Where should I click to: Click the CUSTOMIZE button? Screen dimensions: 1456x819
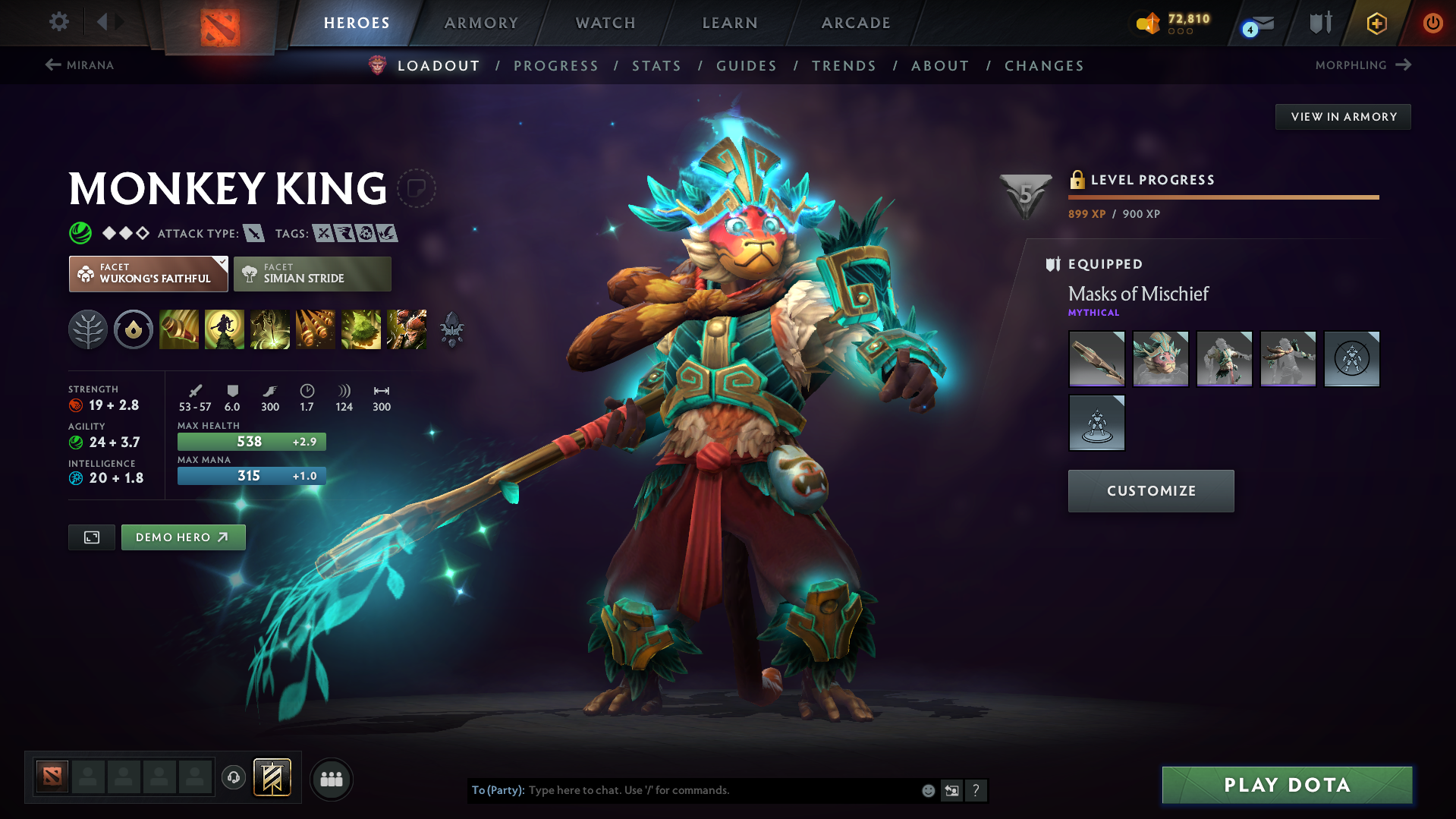coord(1150,490)
